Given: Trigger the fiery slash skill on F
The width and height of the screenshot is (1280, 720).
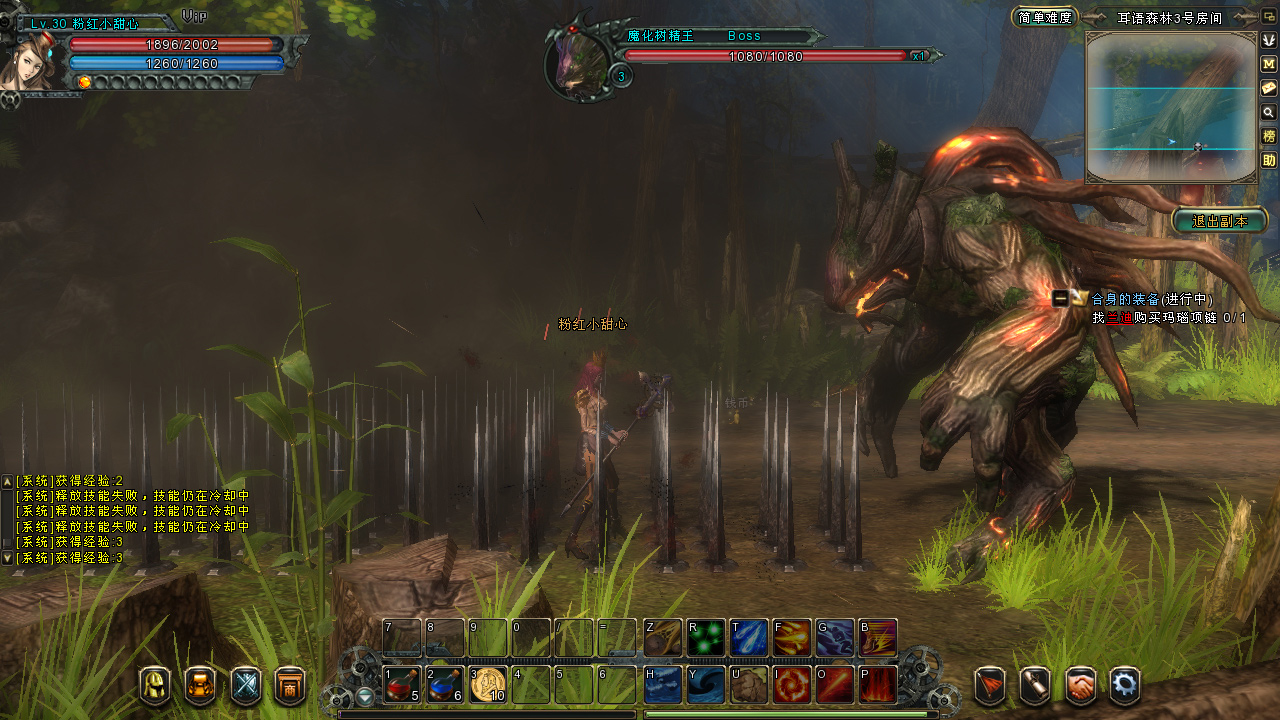Looking at the screenshot, I should tap(792, 638).
